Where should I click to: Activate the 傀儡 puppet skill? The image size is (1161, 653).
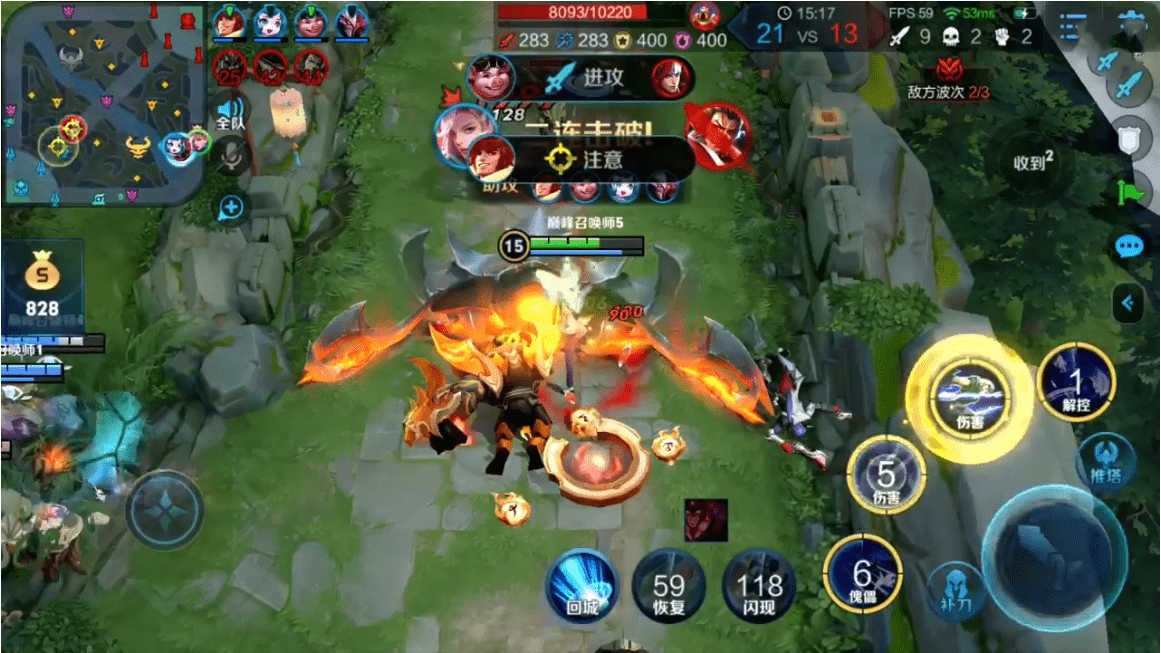click(x=862, y=574)
